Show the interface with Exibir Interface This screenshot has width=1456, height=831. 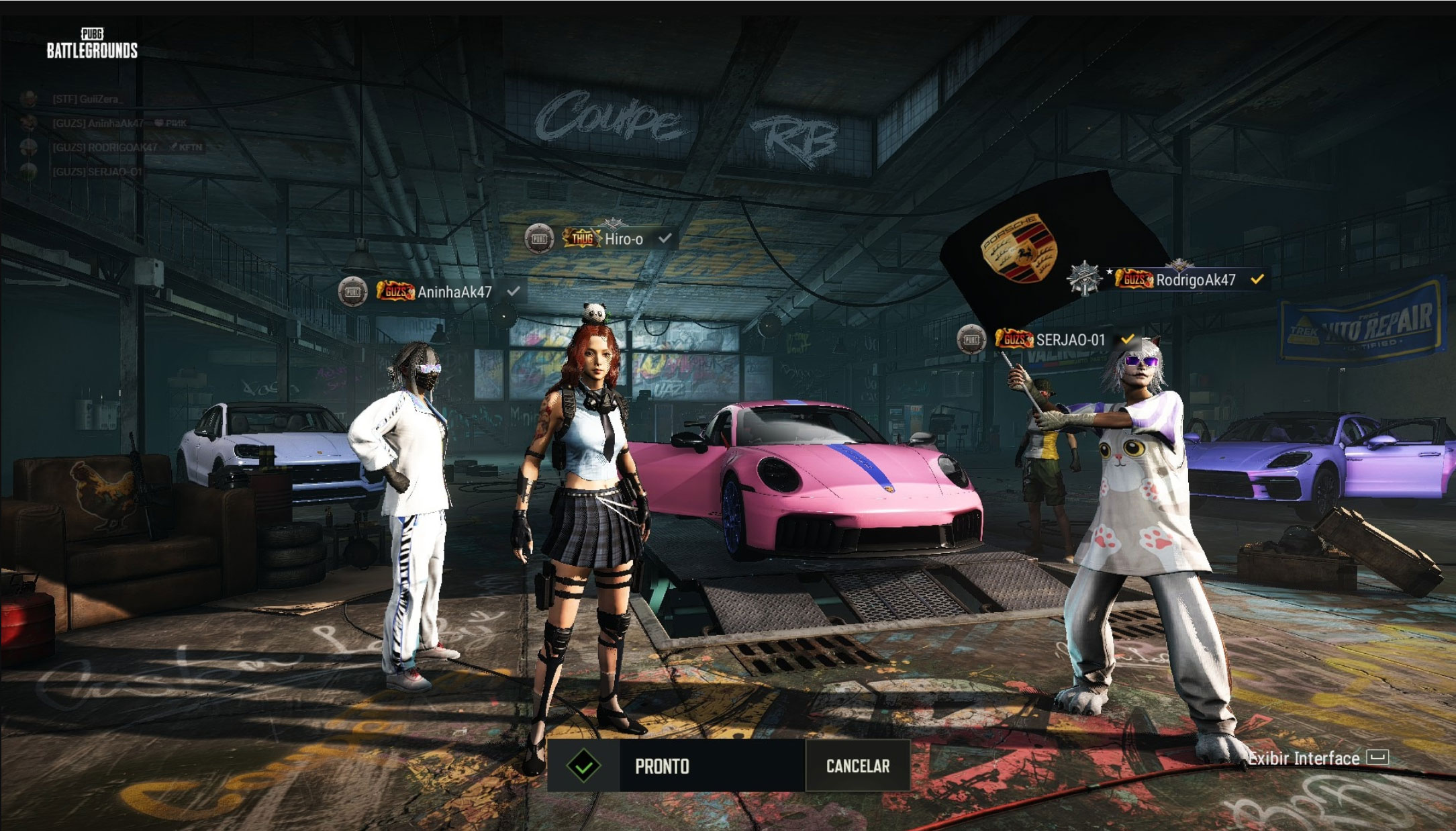pos(1317,759)
